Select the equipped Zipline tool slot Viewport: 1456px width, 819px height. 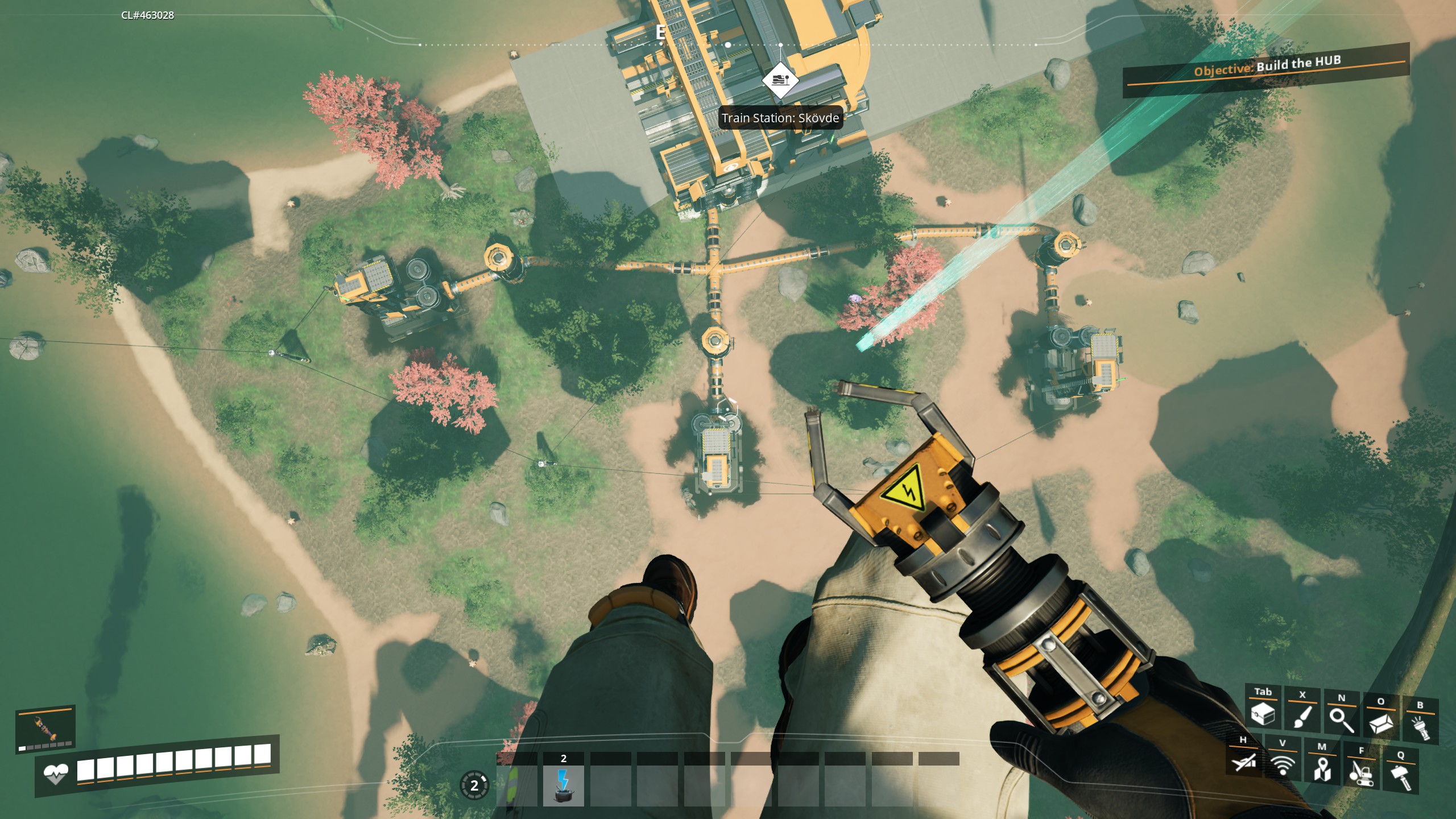[45, 729]
